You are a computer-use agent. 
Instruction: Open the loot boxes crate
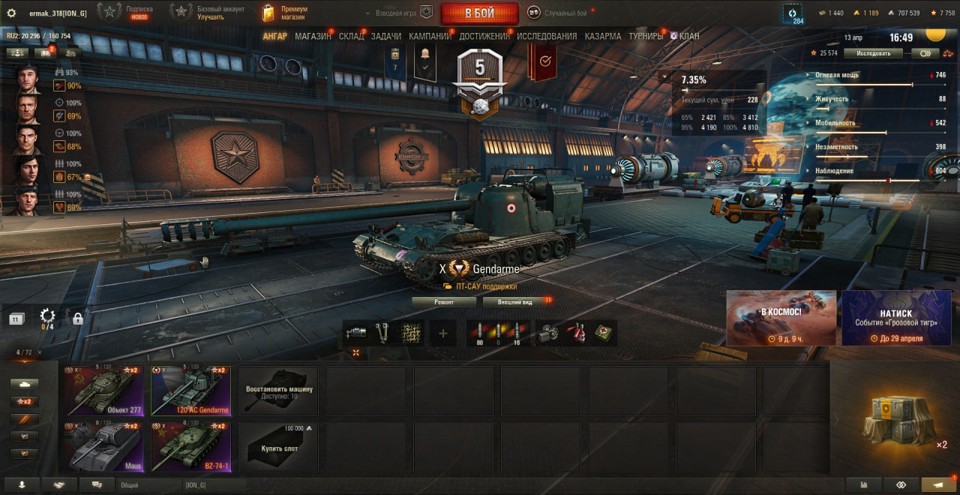click(x=893, y=419)
